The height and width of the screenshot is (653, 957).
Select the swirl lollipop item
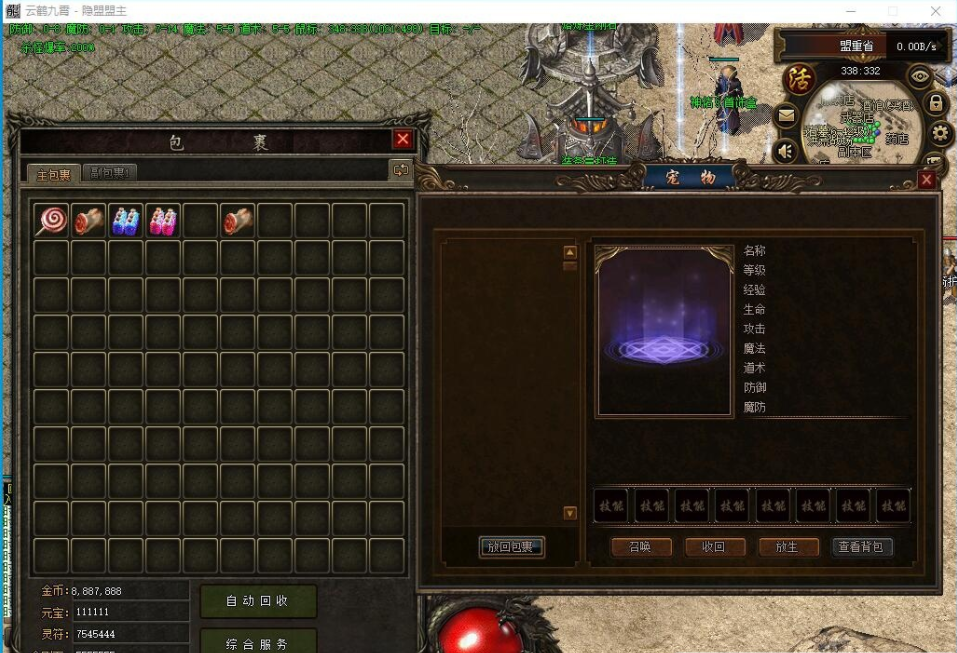pos(52,220)
